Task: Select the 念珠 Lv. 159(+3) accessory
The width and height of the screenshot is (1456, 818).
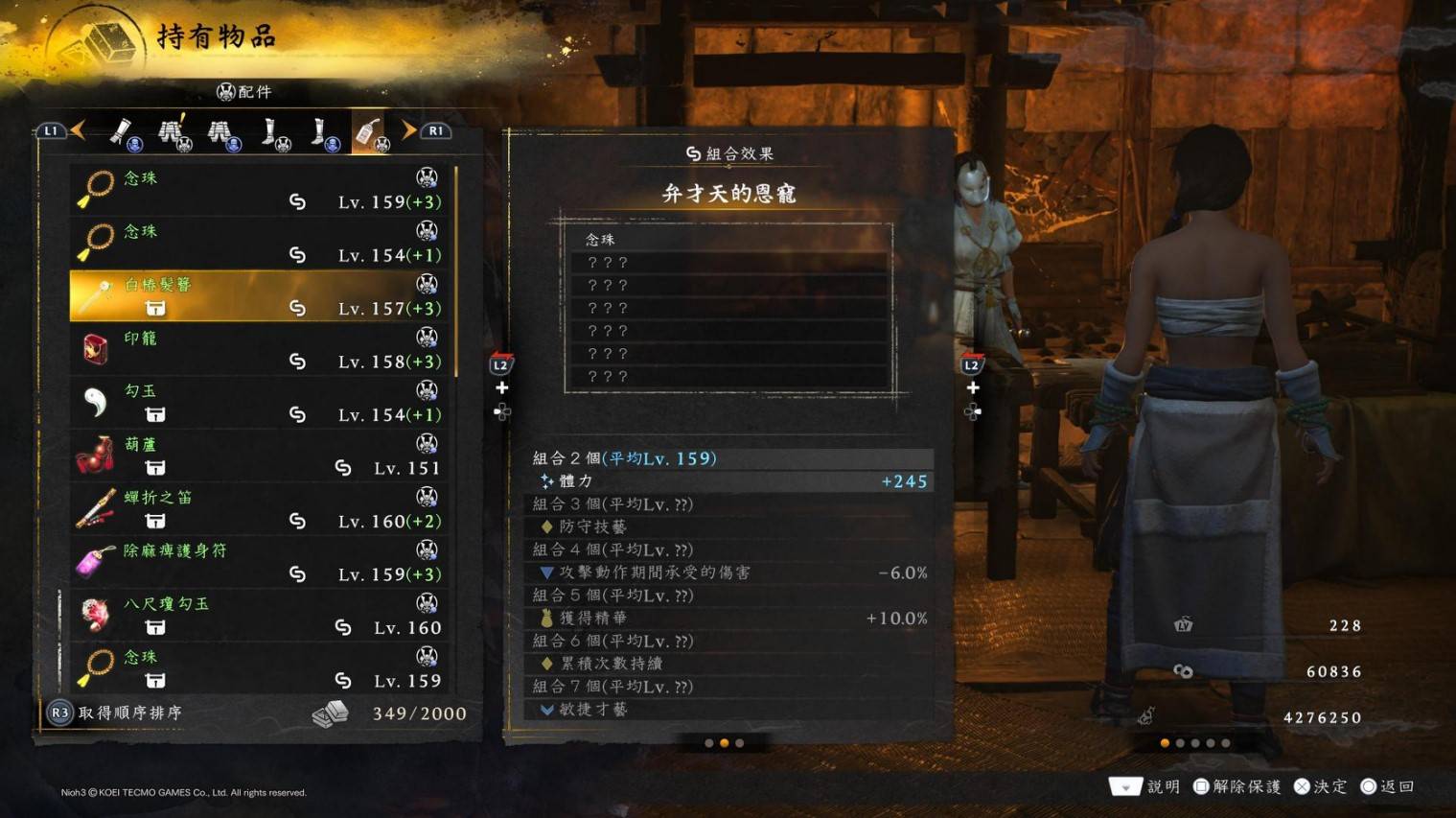Action: pos(261,189)
